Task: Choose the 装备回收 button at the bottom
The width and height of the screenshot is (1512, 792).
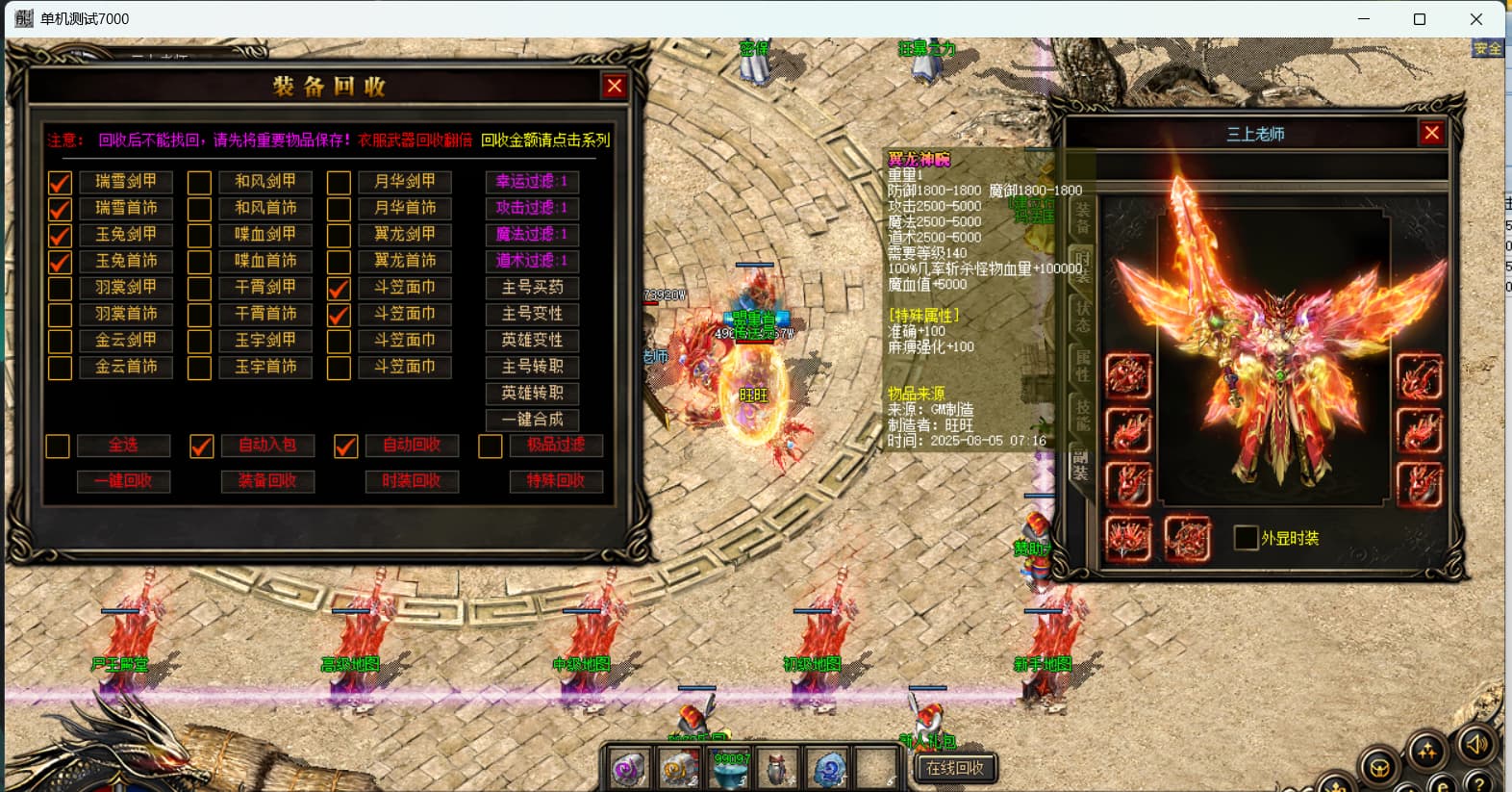Action: (267, 481)
